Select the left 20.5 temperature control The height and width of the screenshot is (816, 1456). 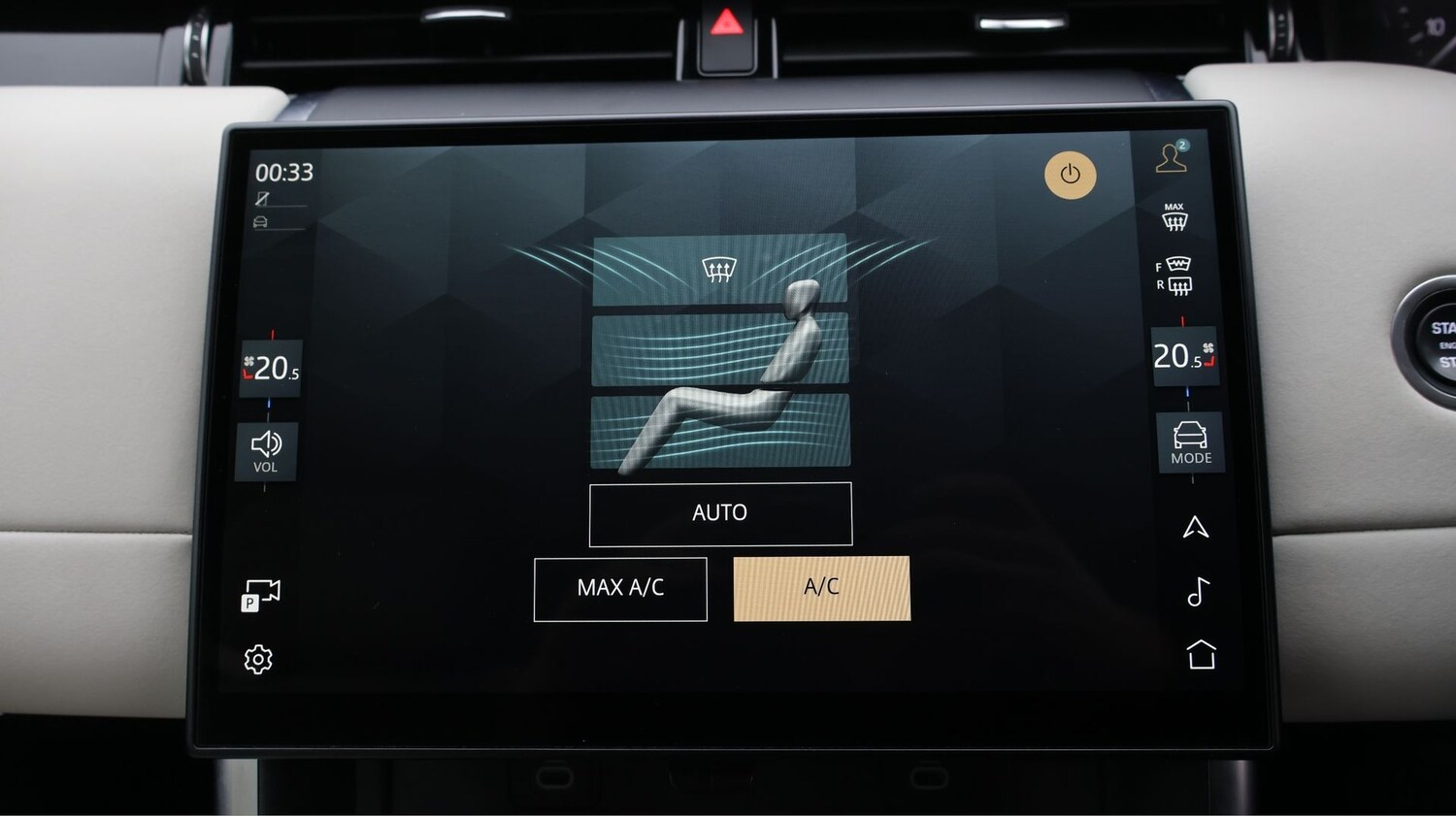pos(271,369)
